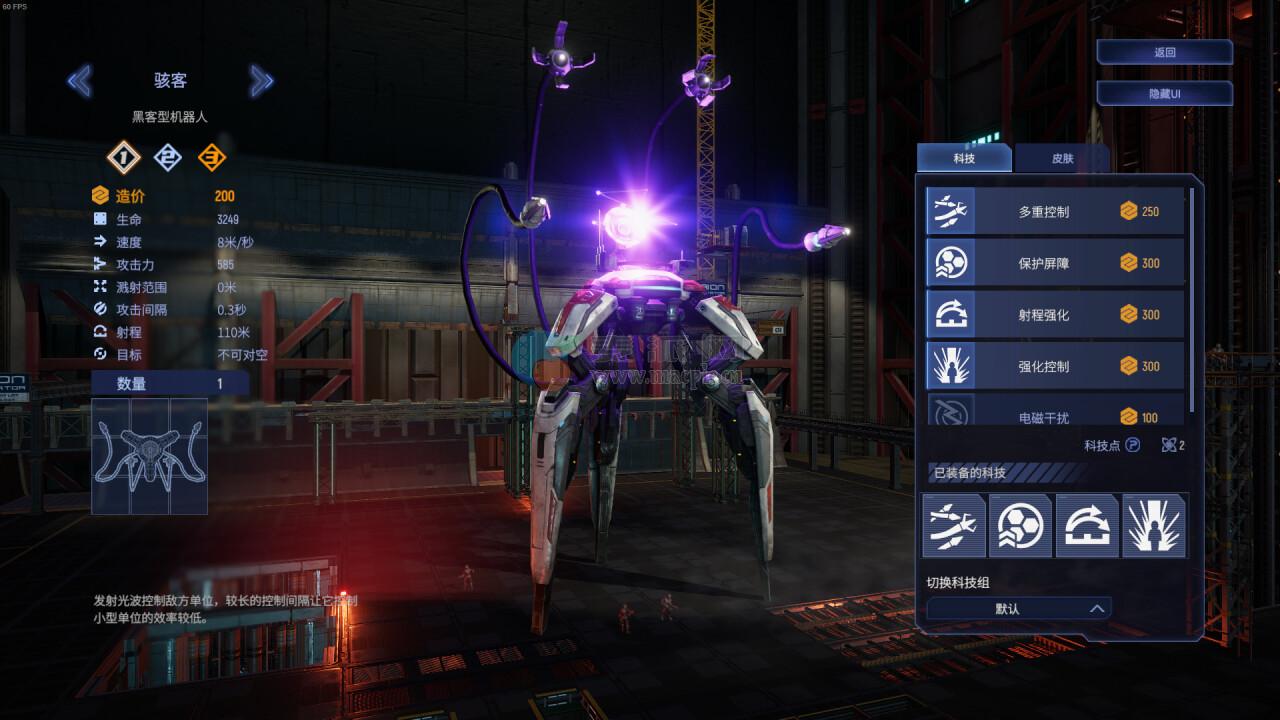Switch to the 科技 (Tech) tab
Image resolution: width=1280 pixels, height=720 pixels.
pyautogui.click(x=963, y=158)
